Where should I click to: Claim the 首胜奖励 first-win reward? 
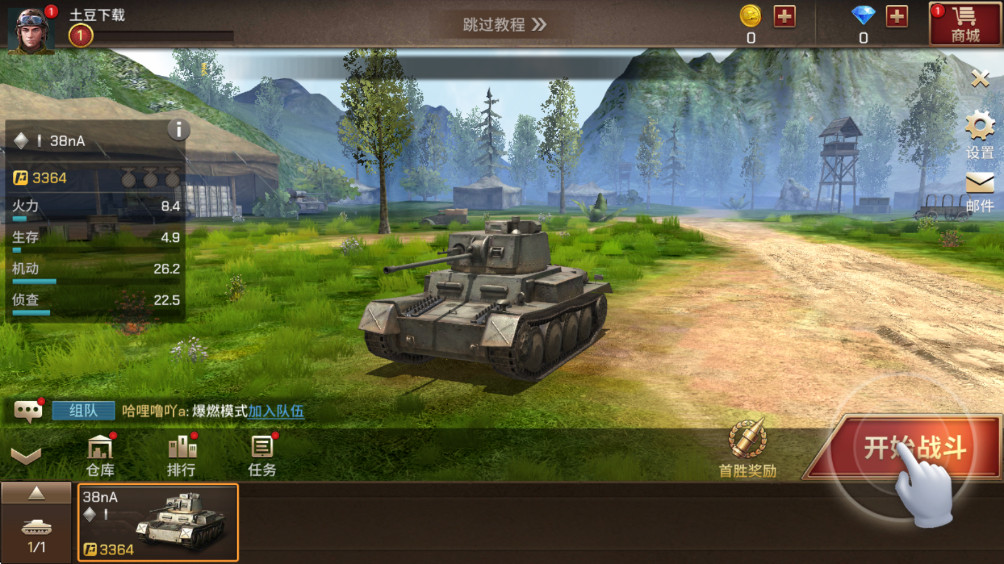point(747,449)
